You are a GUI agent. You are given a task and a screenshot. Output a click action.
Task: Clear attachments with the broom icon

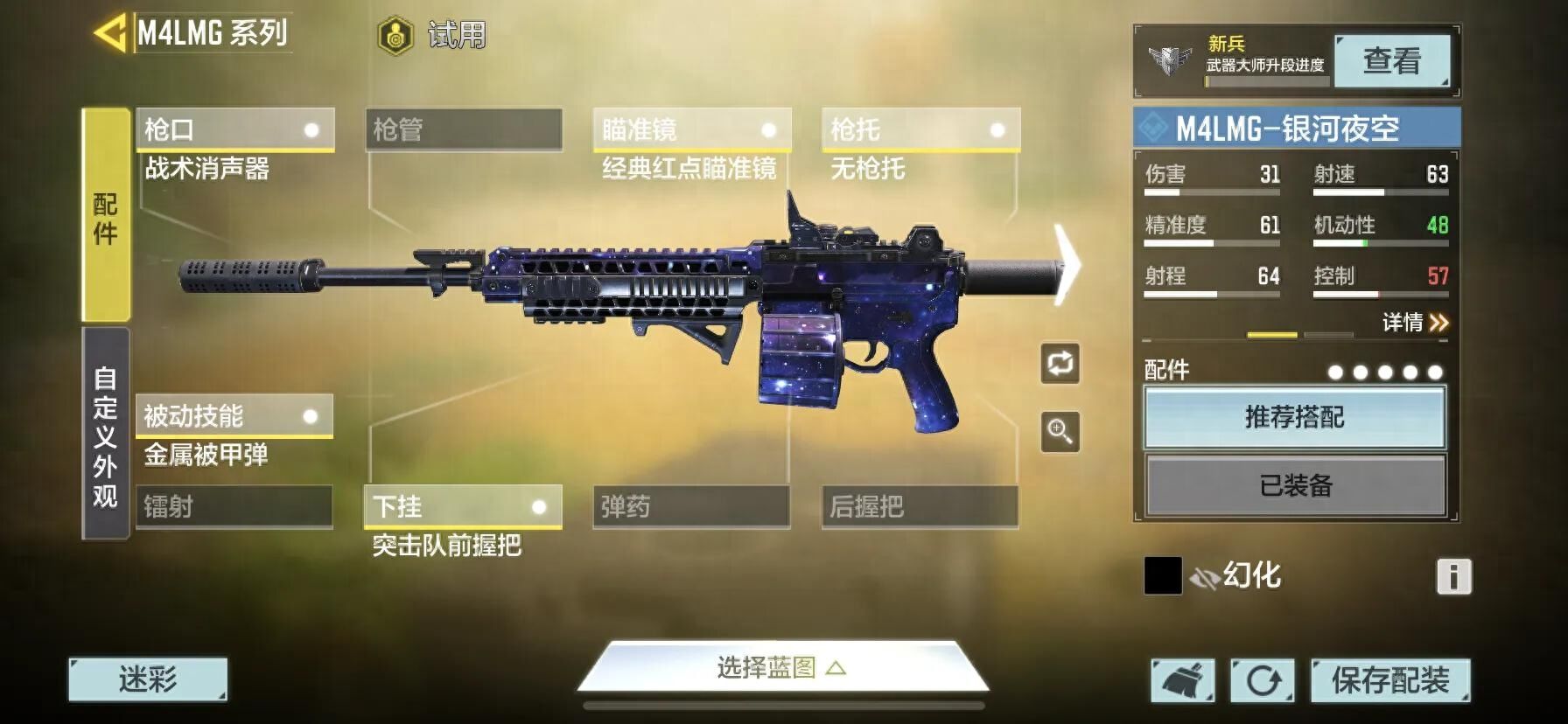(1182, 680)
